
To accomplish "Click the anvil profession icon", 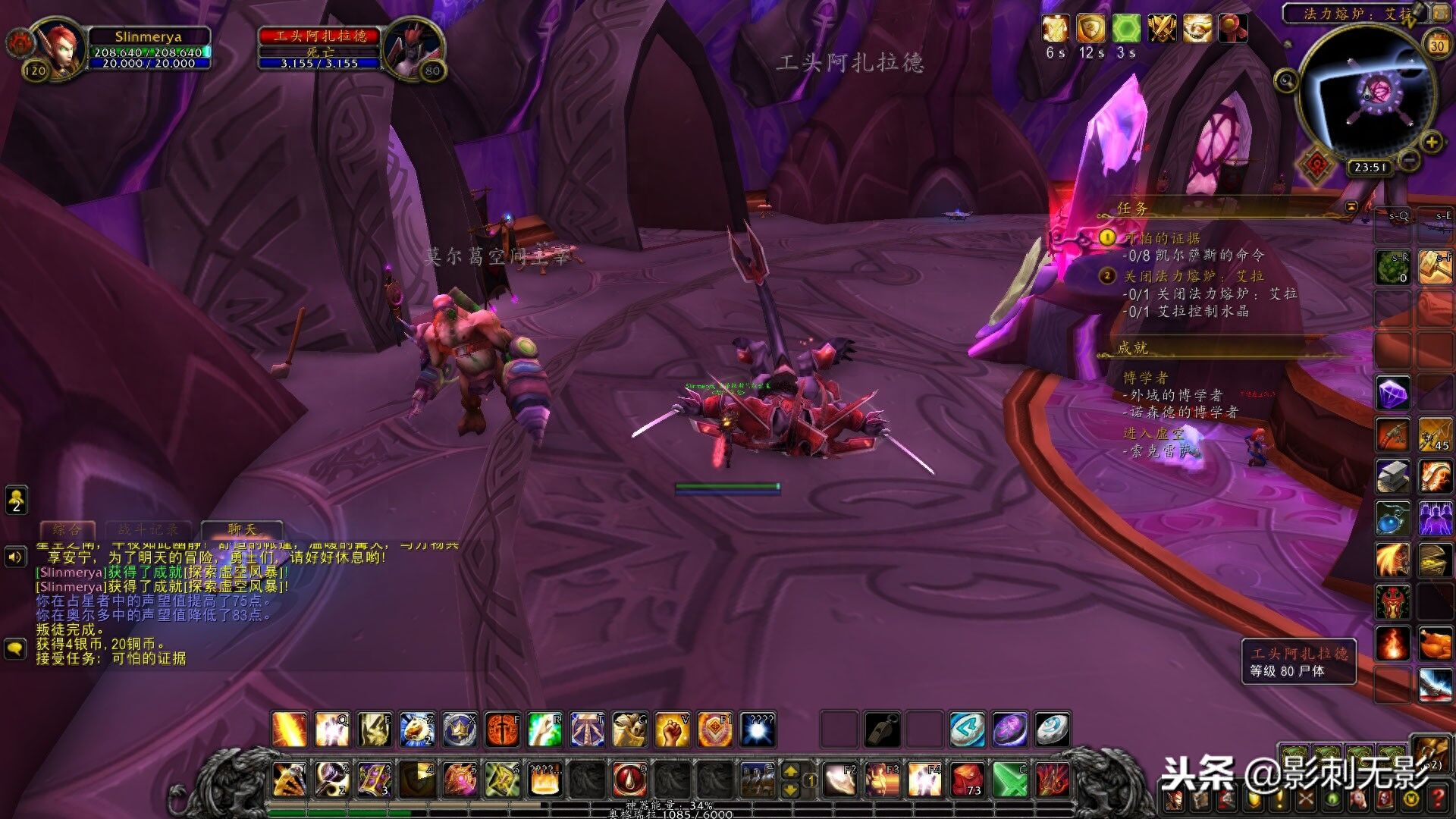I will pos(1393,476).
